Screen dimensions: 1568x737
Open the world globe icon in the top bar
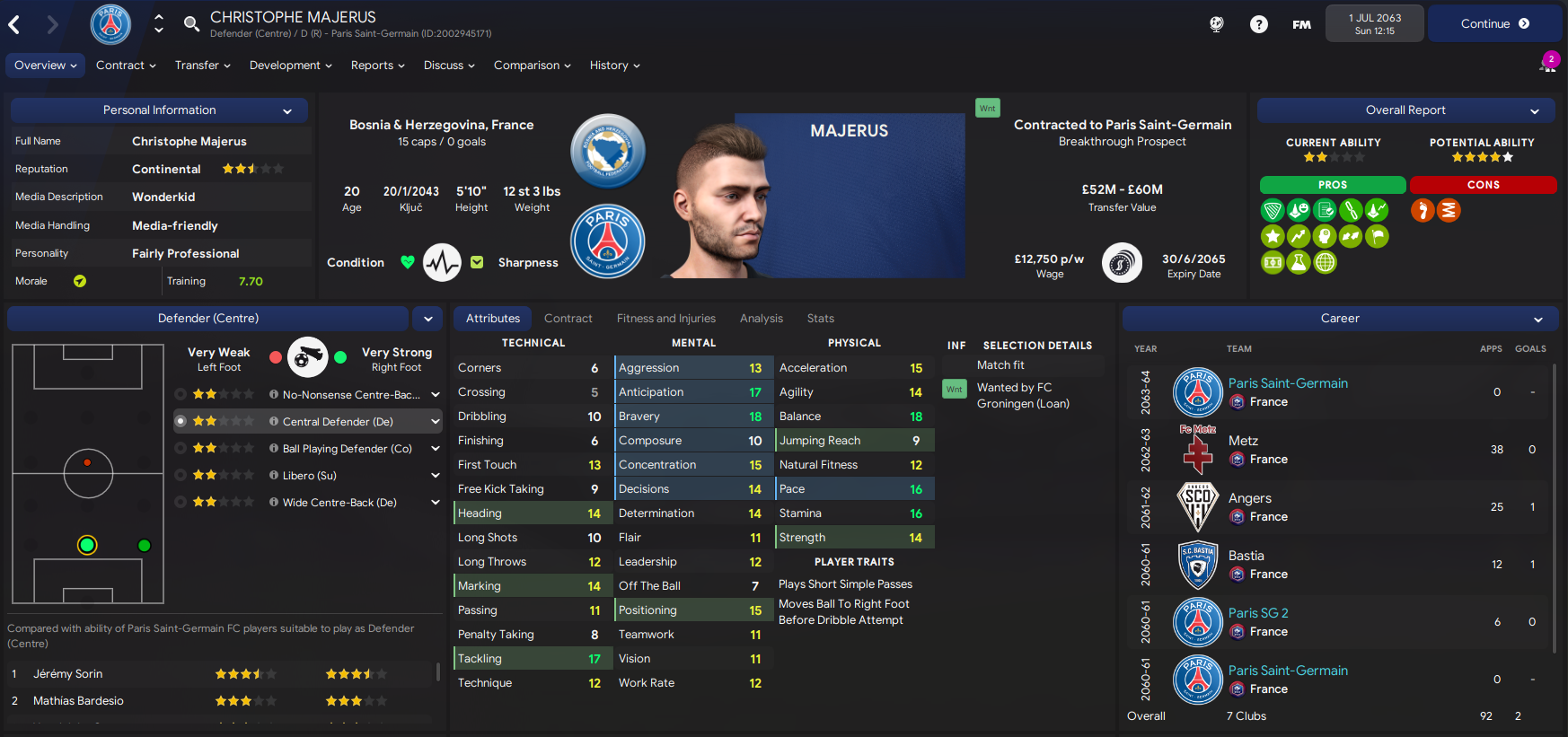pyautogui.click(x=1216, y=23)
